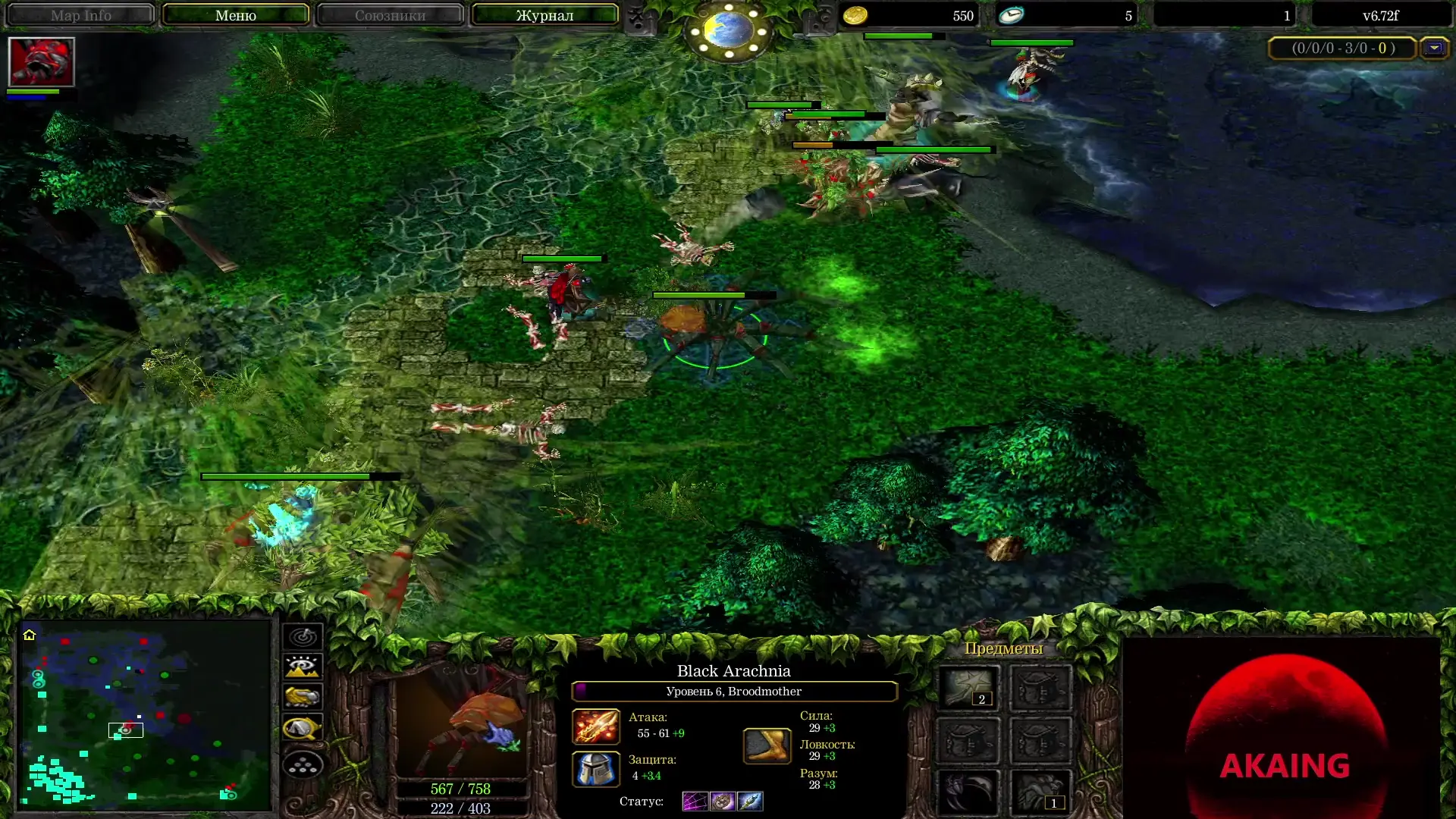Click the stacked item showing 2 in inventory

tap(968, 686)
